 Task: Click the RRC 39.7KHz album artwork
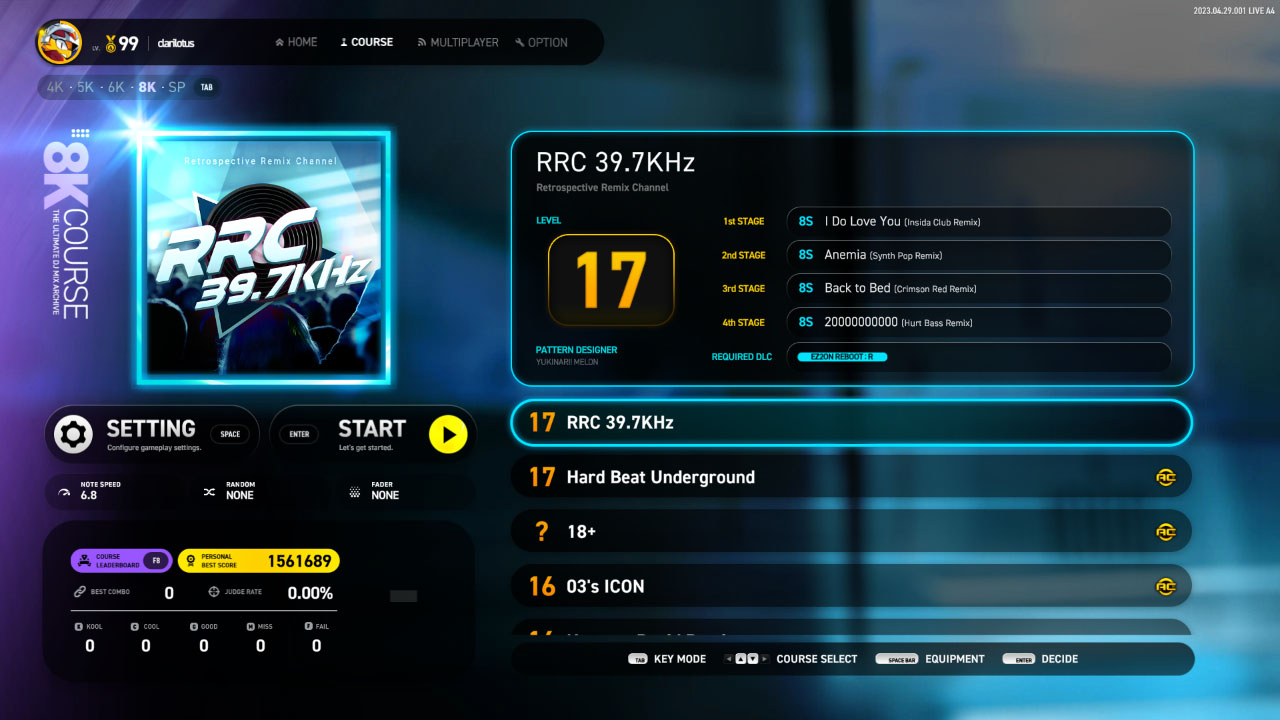[x=264, y=258]
